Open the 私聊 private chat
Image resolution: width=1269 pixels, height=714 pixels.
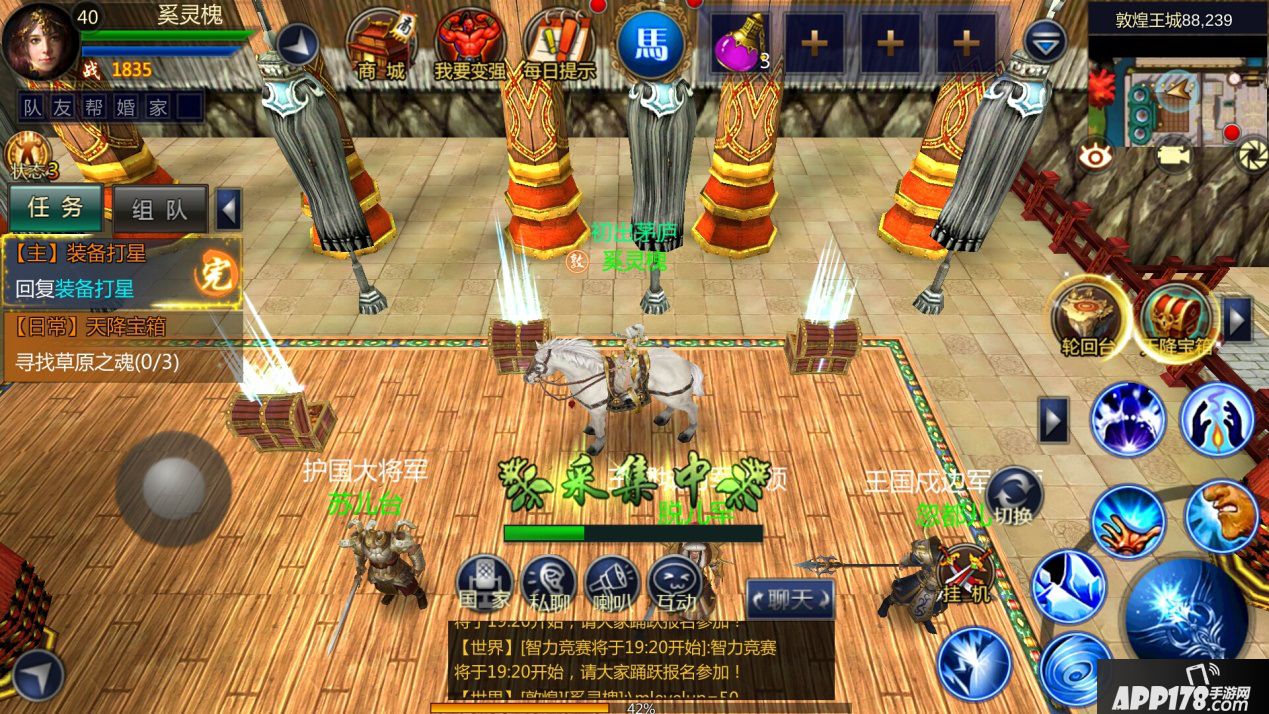coord(549,583)
